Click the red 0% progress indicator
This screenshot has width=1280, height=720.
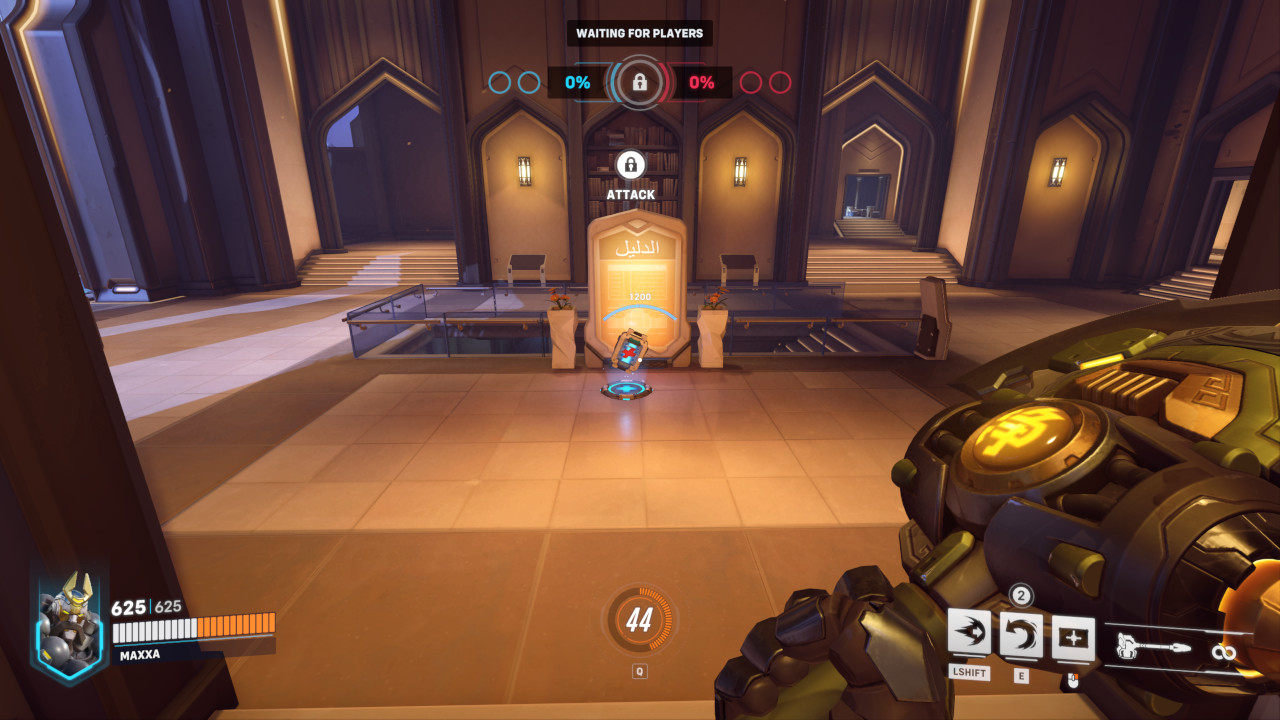click(703, 83)
